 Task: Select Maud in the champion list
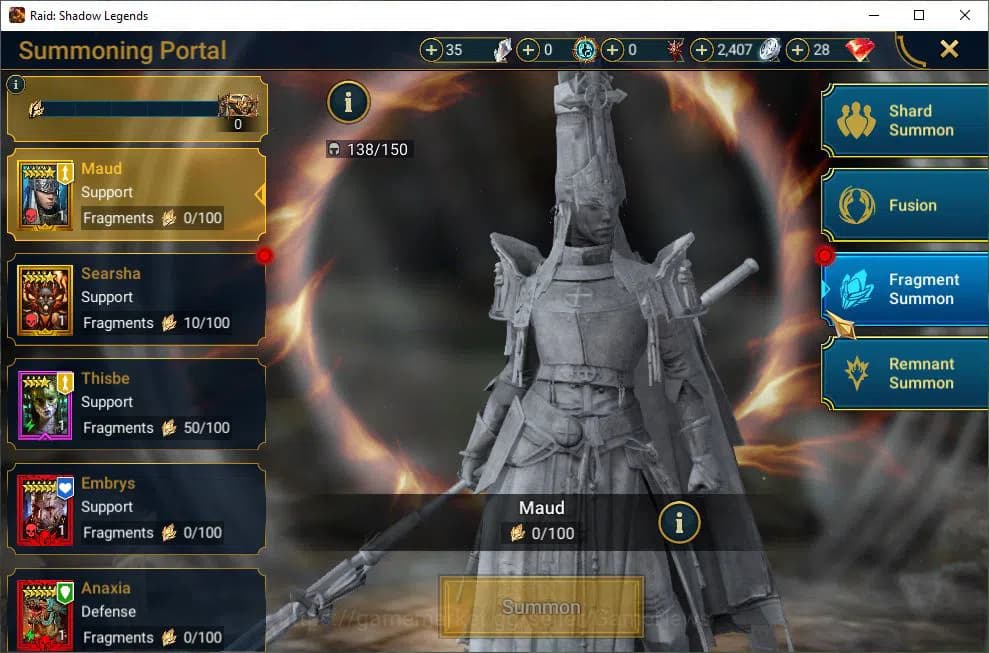click(x=137, y=194)
